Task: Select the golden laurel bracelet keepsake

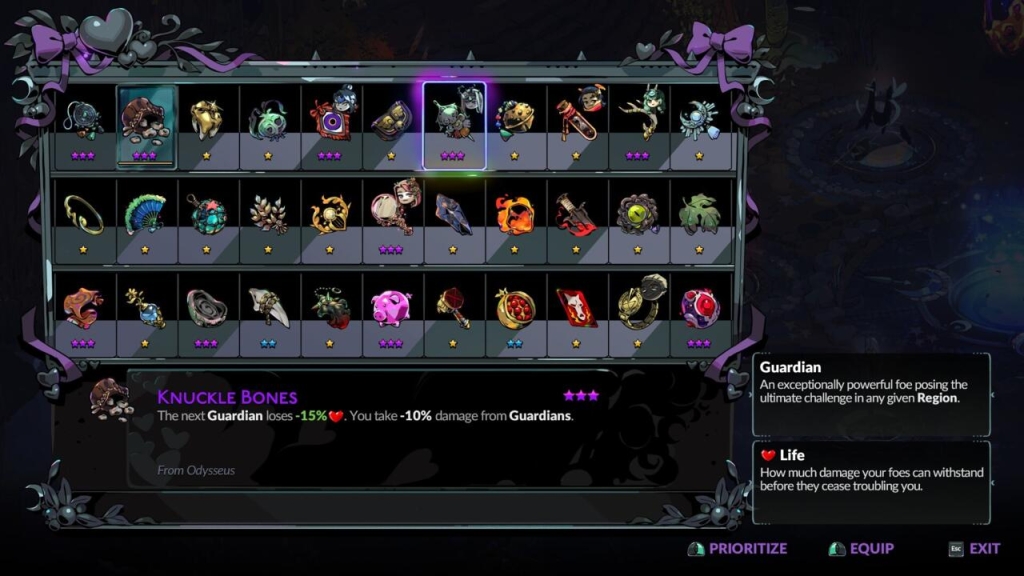Action: pos(84,214)
